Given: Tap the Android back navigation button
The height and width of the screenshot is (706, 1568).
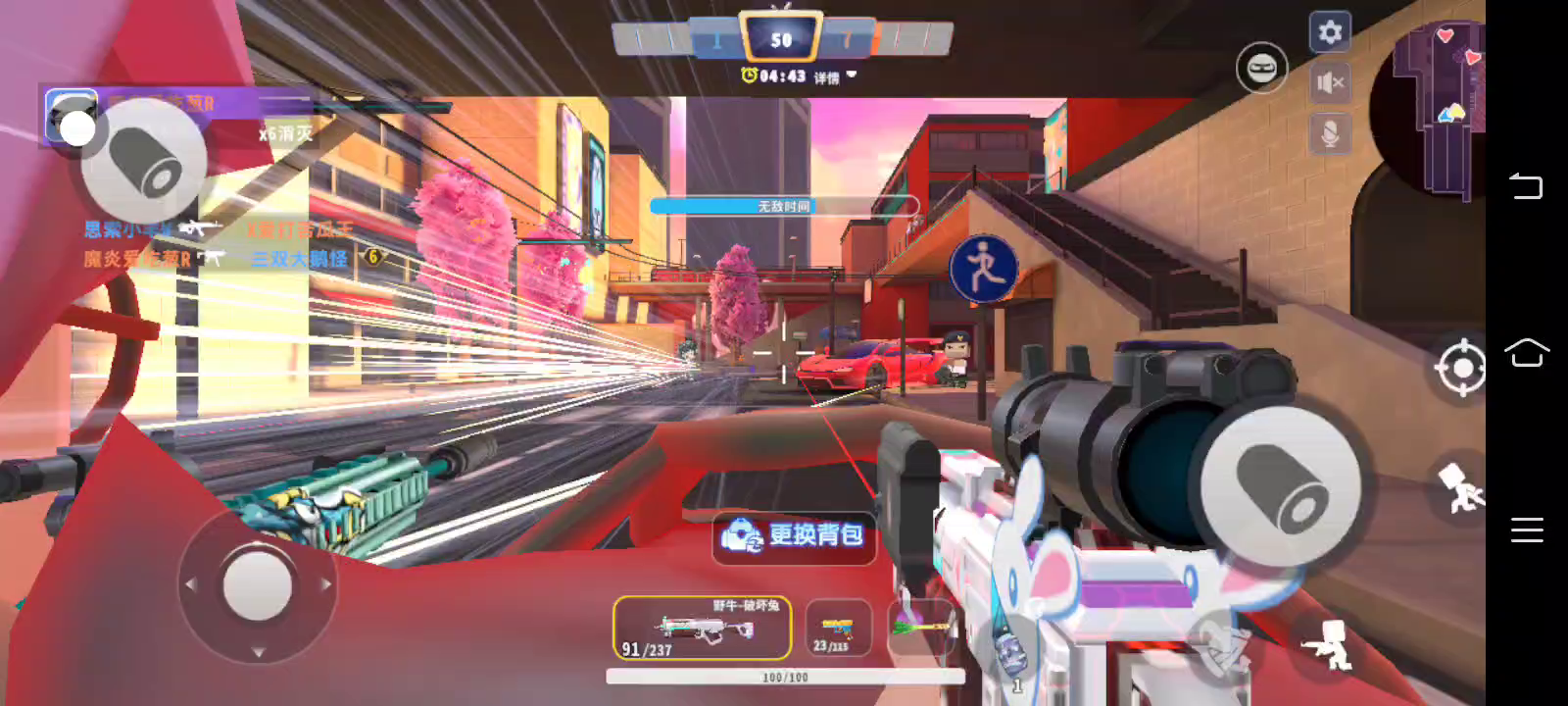Looking at the screenshot, I should point(1526,185).
